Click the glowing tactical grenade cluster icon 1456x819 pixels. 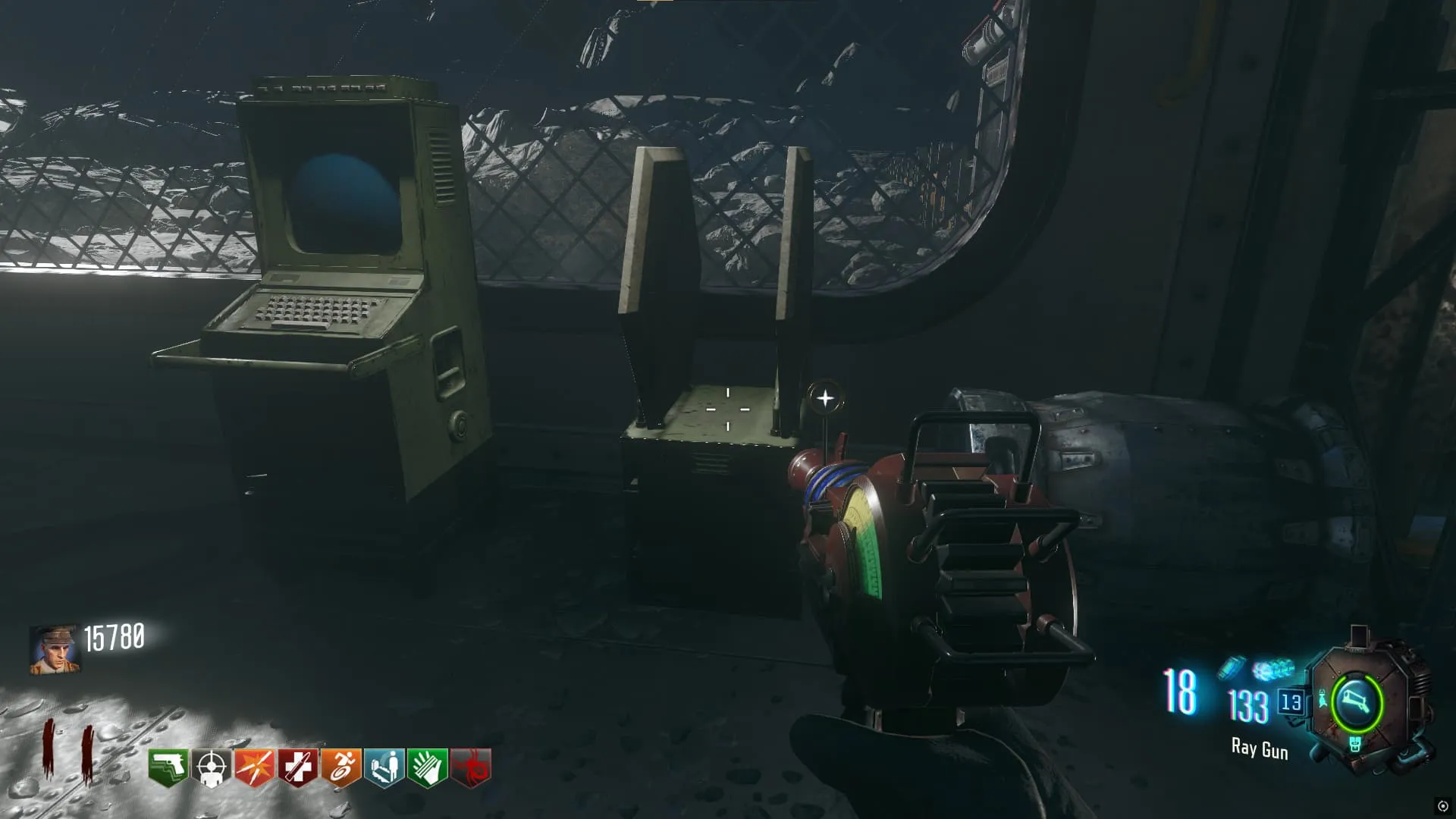point(1273,670)
